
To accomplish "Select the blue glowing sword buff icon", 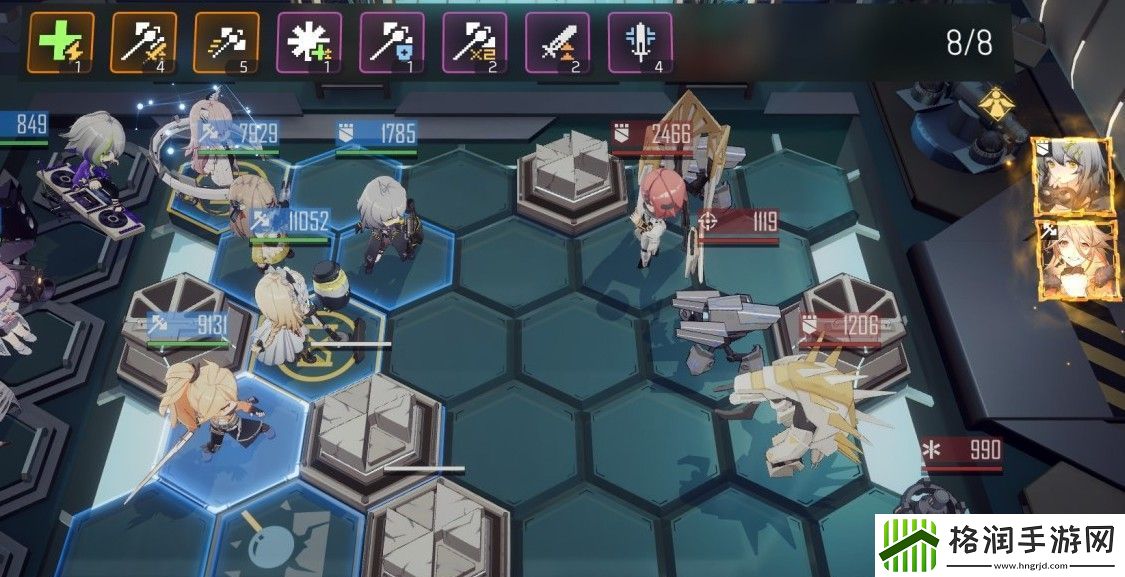I will pyautogui.click(x=639, y=45).
